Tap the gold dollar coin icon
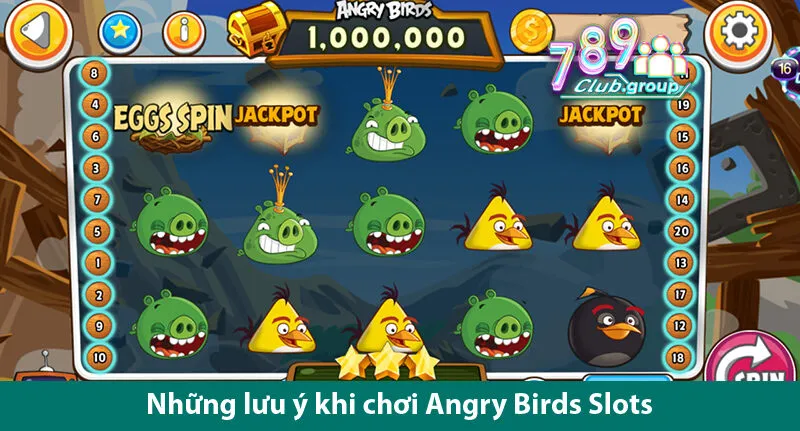The height and width of the screenshot is (431, 800). click(532, 33)
